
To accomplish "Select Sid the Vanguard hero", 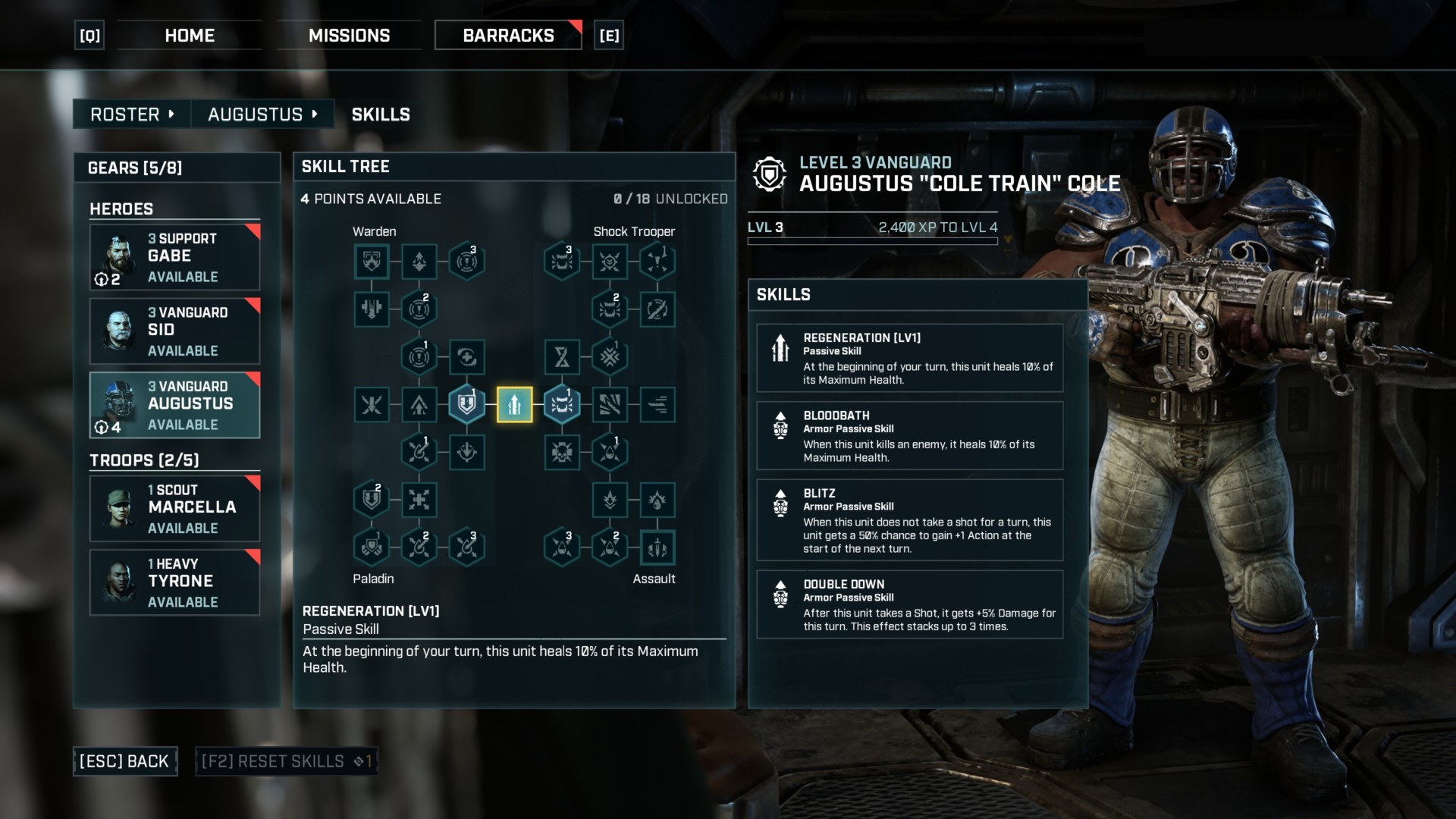I will 174,330.
